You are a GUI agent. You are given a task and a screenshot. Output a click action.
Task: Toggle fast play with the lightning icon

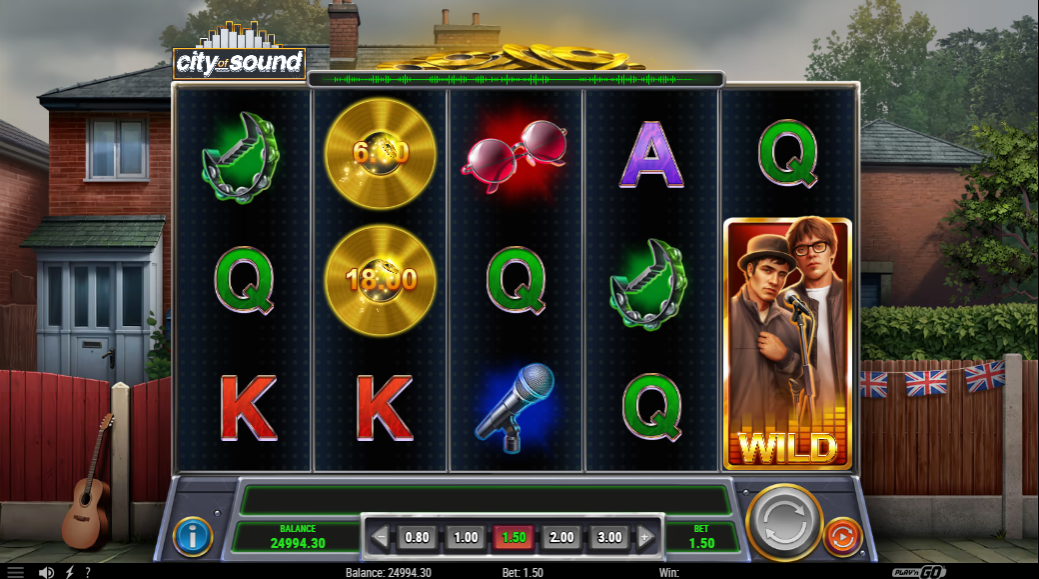pos(69,572)
